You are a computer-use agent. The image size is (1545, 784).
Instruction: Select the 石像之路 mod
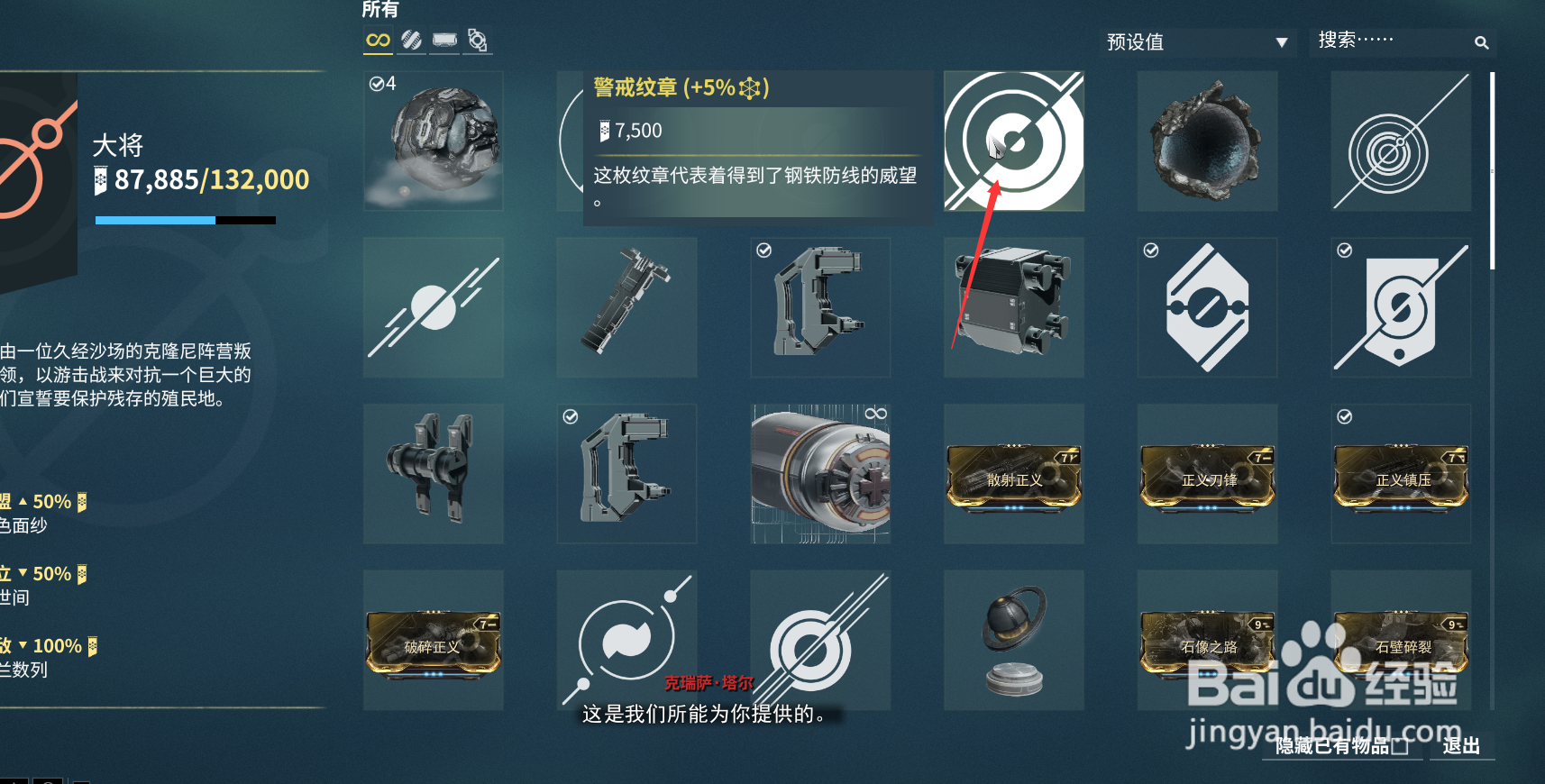click(x=1207, y=640)
